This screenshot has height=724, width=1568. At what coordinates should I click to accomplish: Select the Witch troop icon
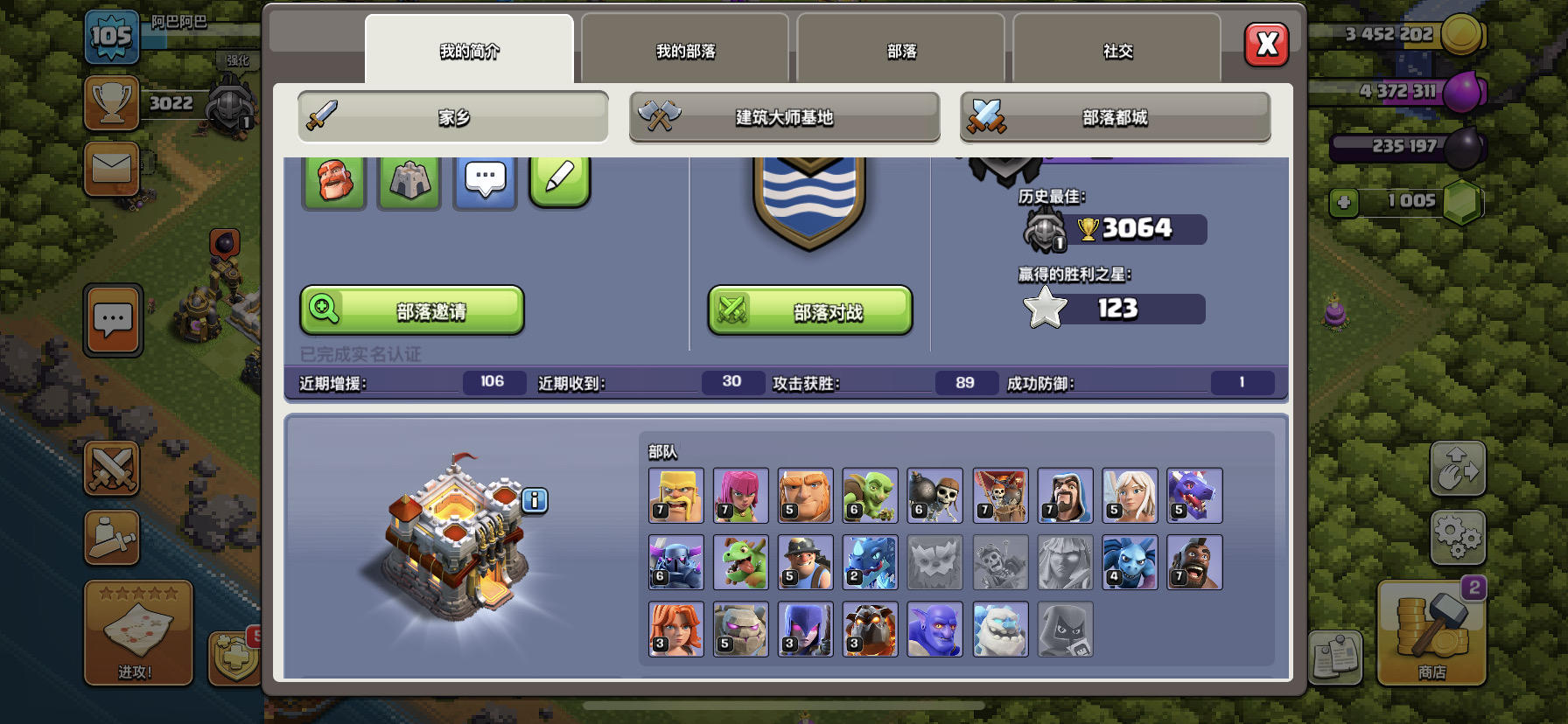pos(805,629)
